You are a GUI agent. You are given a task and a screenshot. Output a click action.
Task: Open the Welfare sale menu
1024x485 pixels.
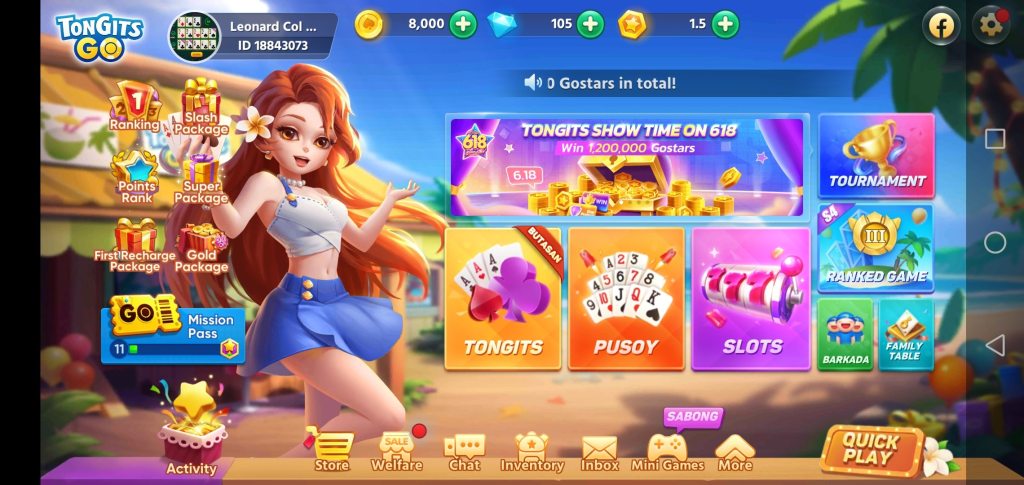click(x=397, y=452)
